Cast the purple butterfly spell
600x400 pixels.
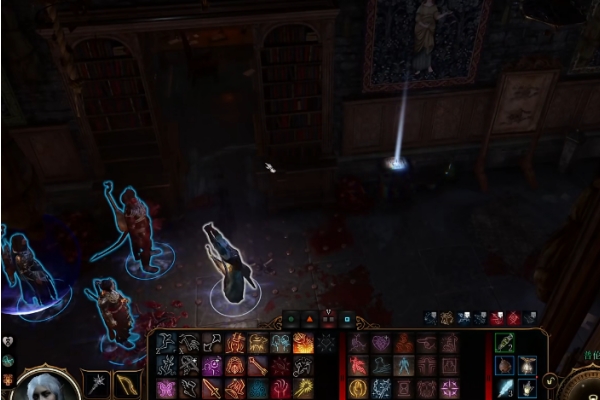click(x=166, y=388)
